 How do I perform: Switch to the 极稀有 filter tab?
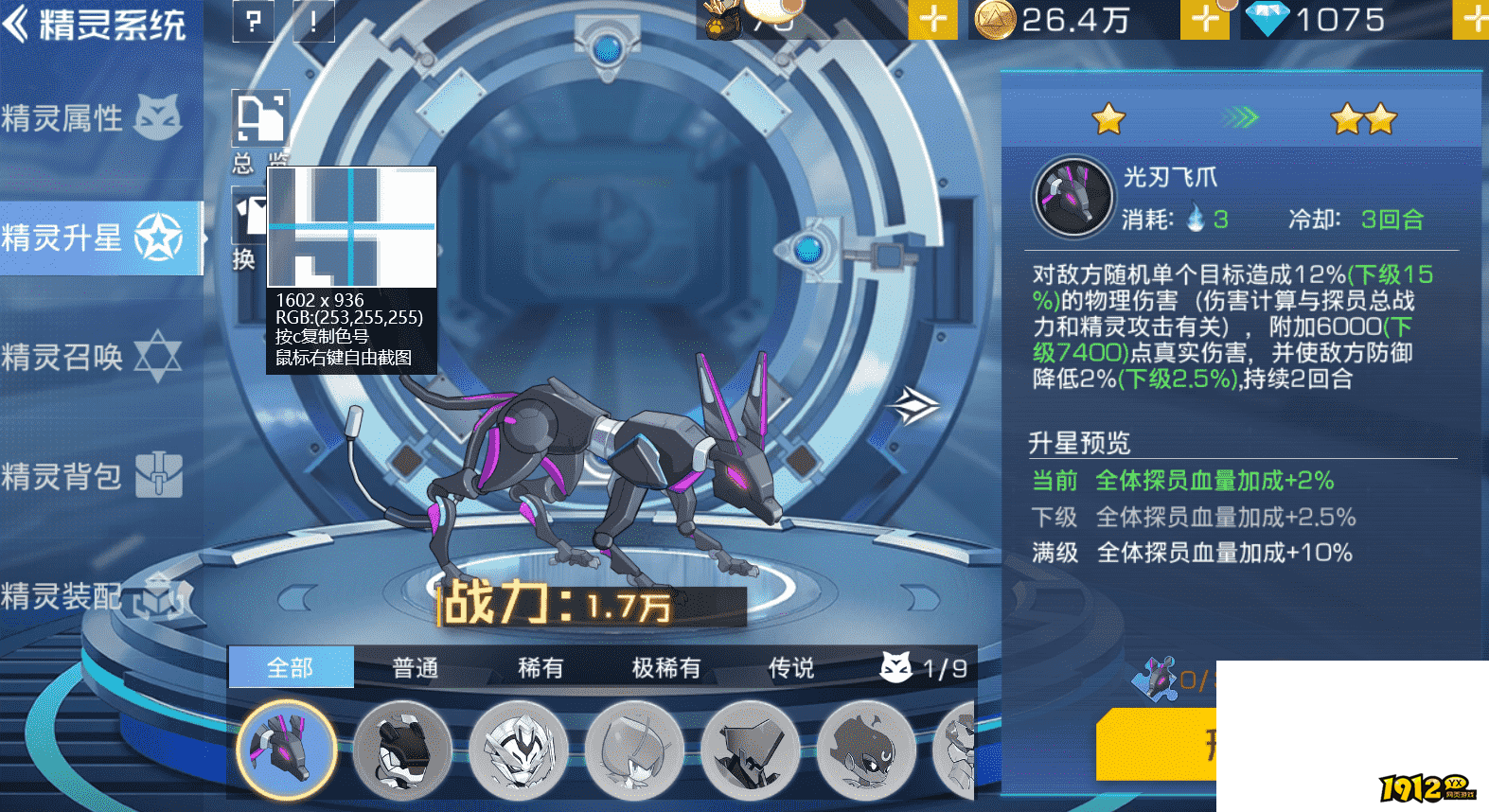[x=666, y=668]
